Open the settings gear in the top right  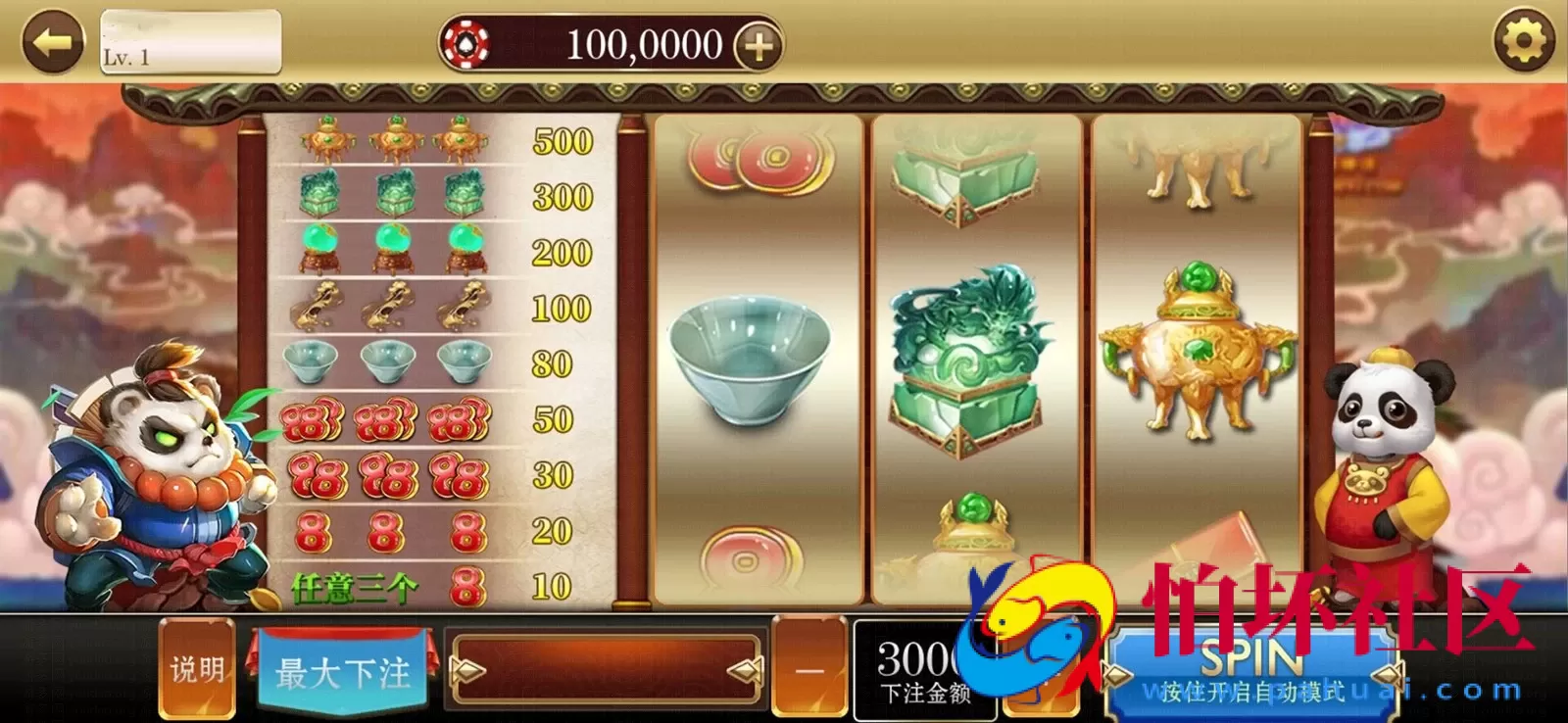(x=1523, y=40)
